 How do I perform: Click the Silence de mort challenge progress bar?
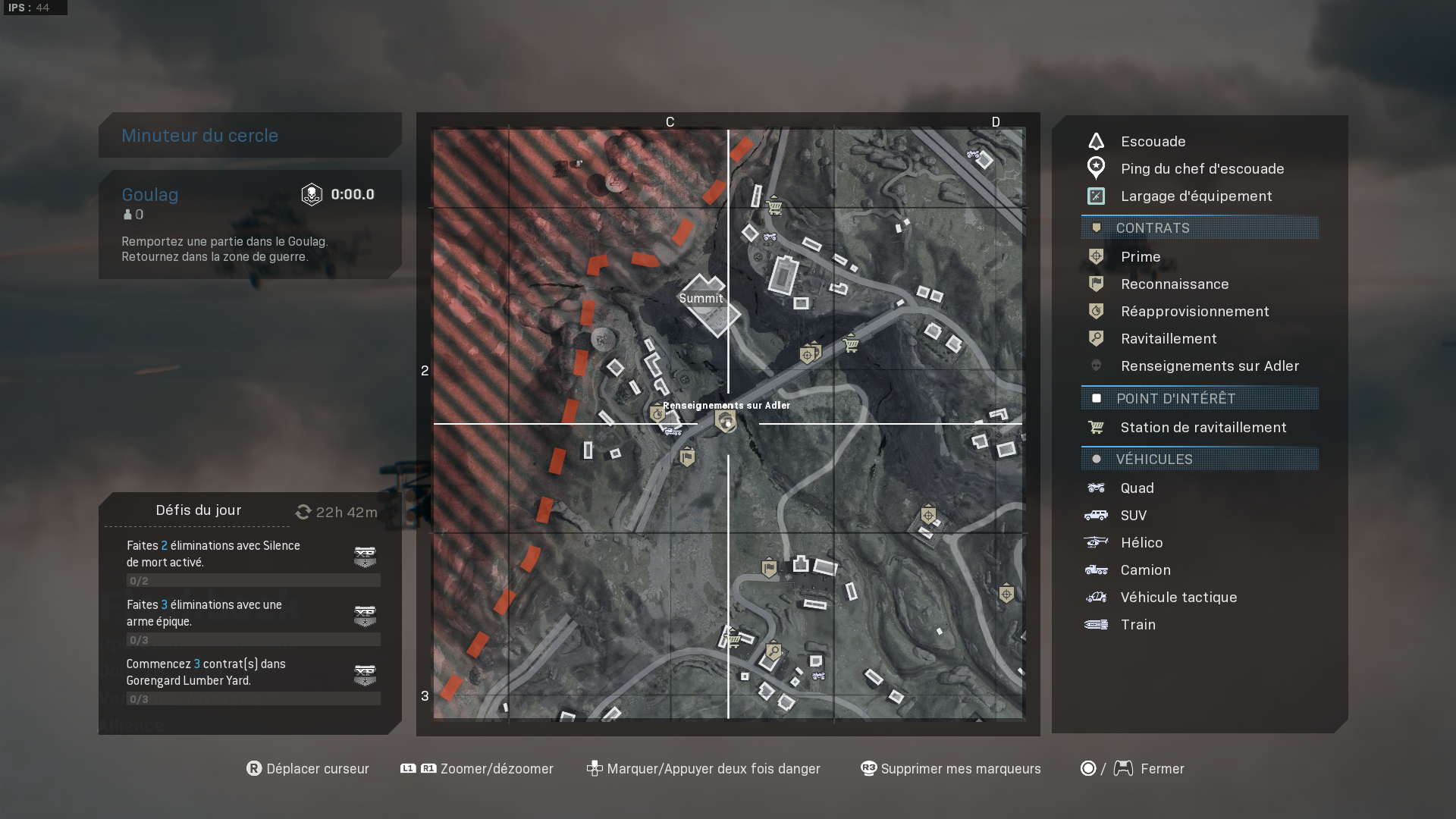coord(253,580)
